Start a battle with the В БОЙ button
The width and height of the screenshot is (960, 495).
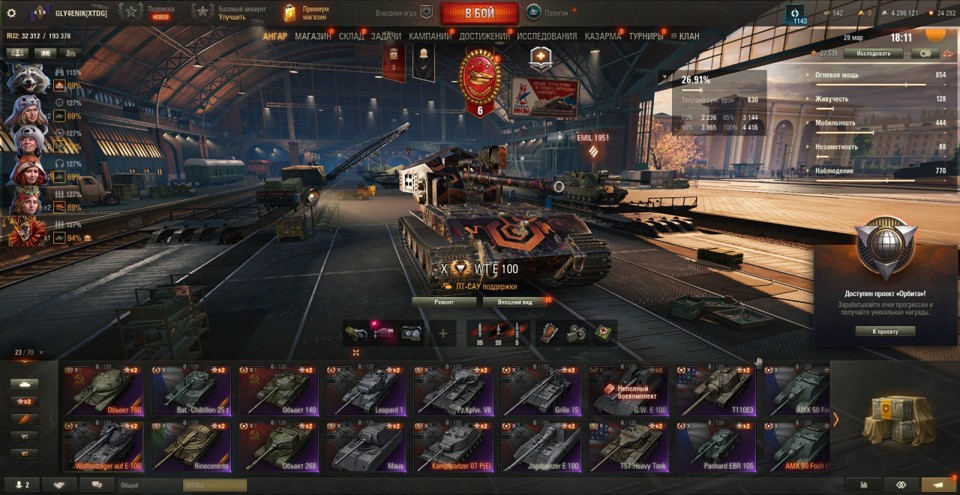[x=478, y=13]
